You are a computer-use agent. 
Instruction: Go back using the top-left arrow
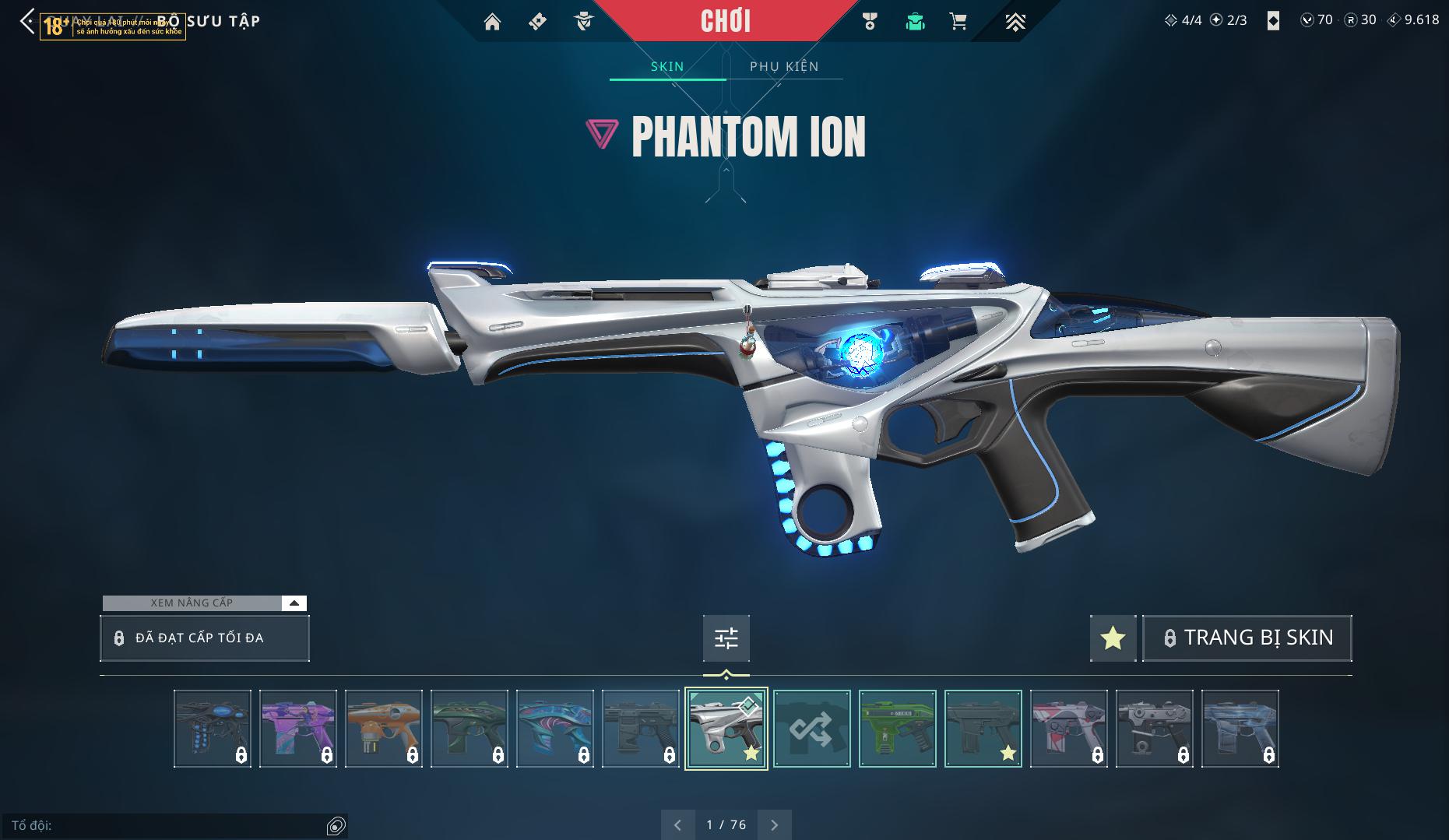pyautogui.click(x=27, y=22)
